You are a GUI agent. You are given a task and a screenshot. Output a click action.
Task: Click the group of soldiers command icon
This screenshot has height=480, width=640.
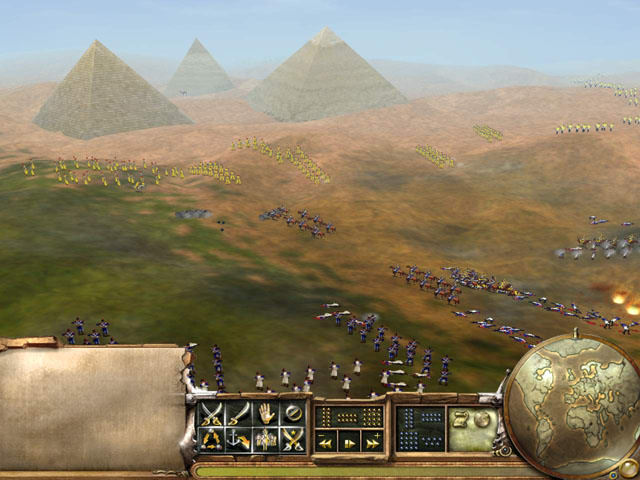tap(265, 438)
